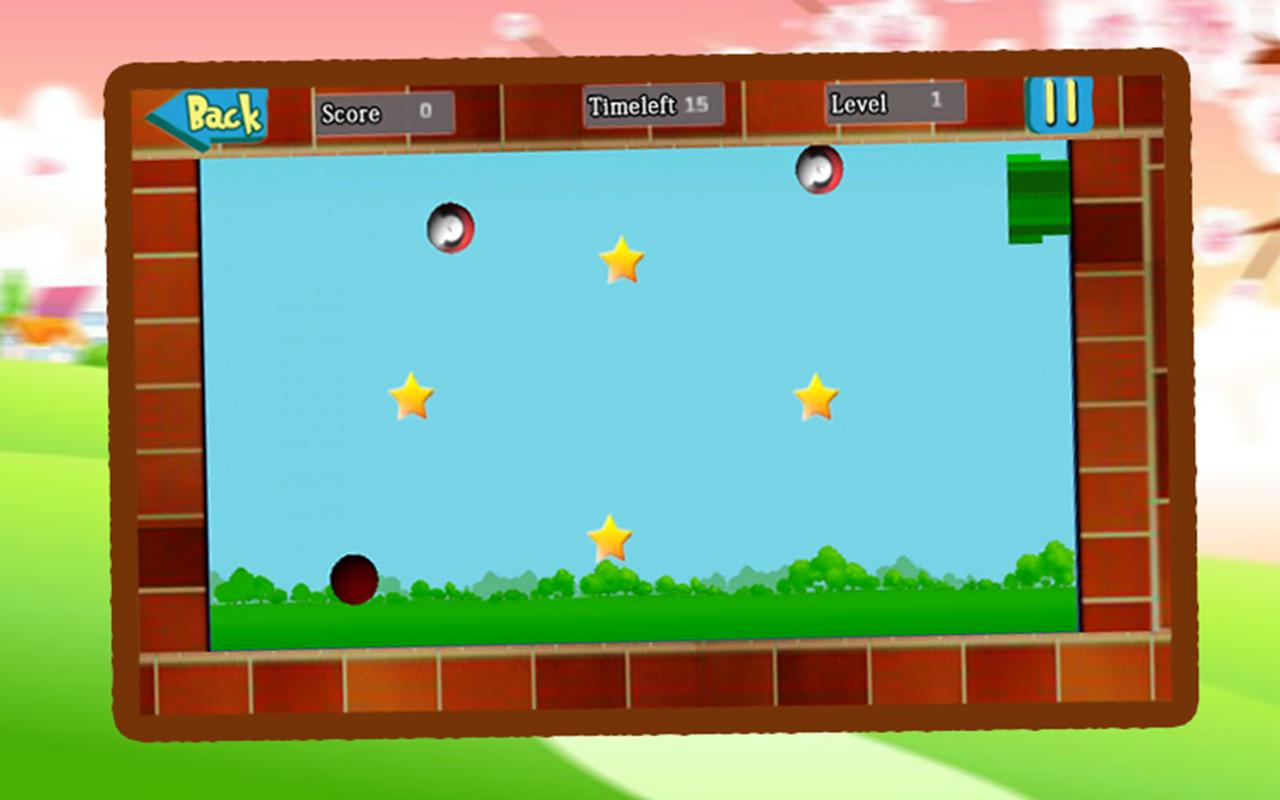Click the dark hole near the bottom left
The image size is (1280, 800).
pos(356,579)
